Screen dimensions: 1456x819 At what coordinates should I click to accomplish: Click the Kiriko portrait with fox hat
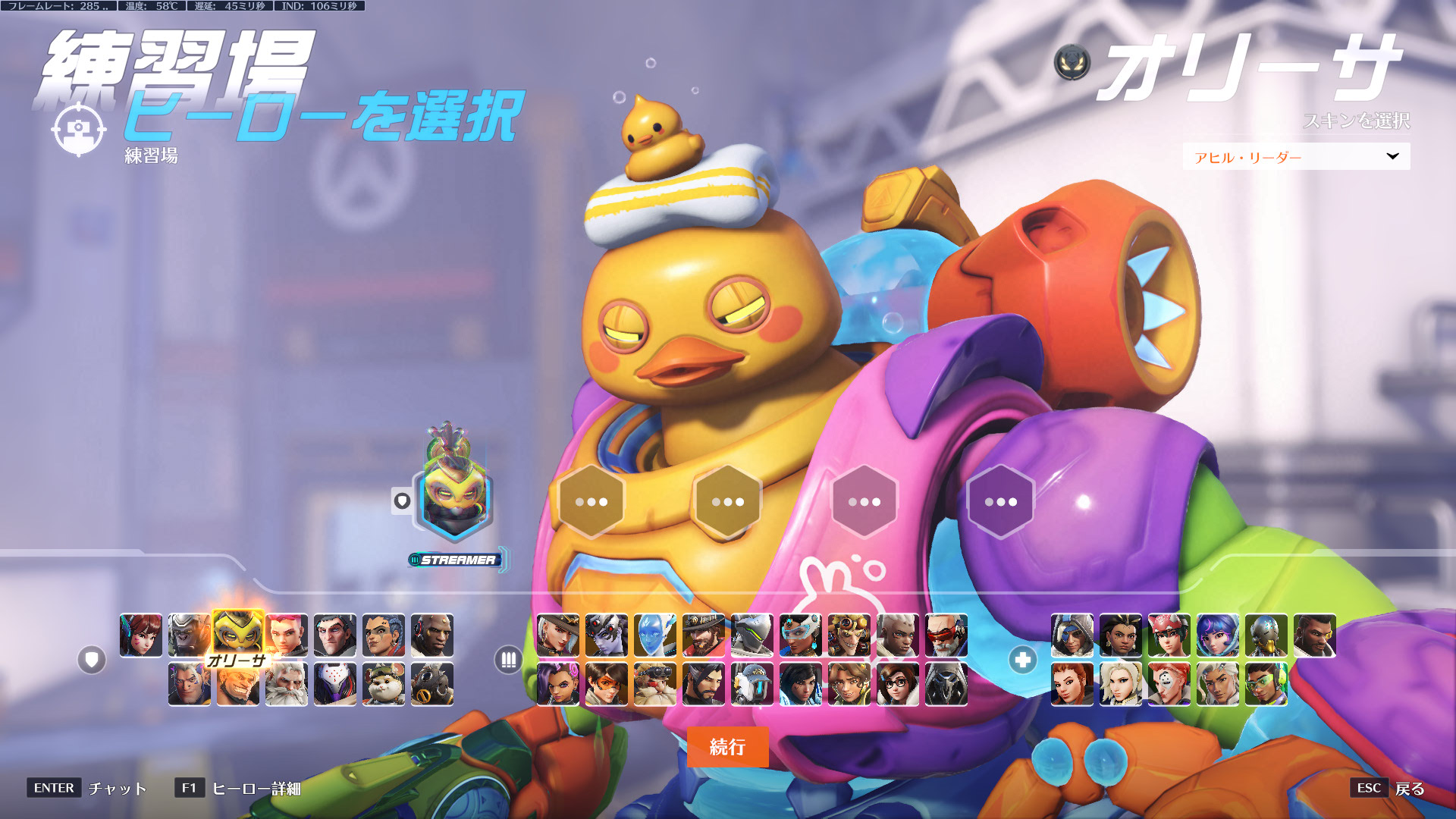tap(1169, 635)
